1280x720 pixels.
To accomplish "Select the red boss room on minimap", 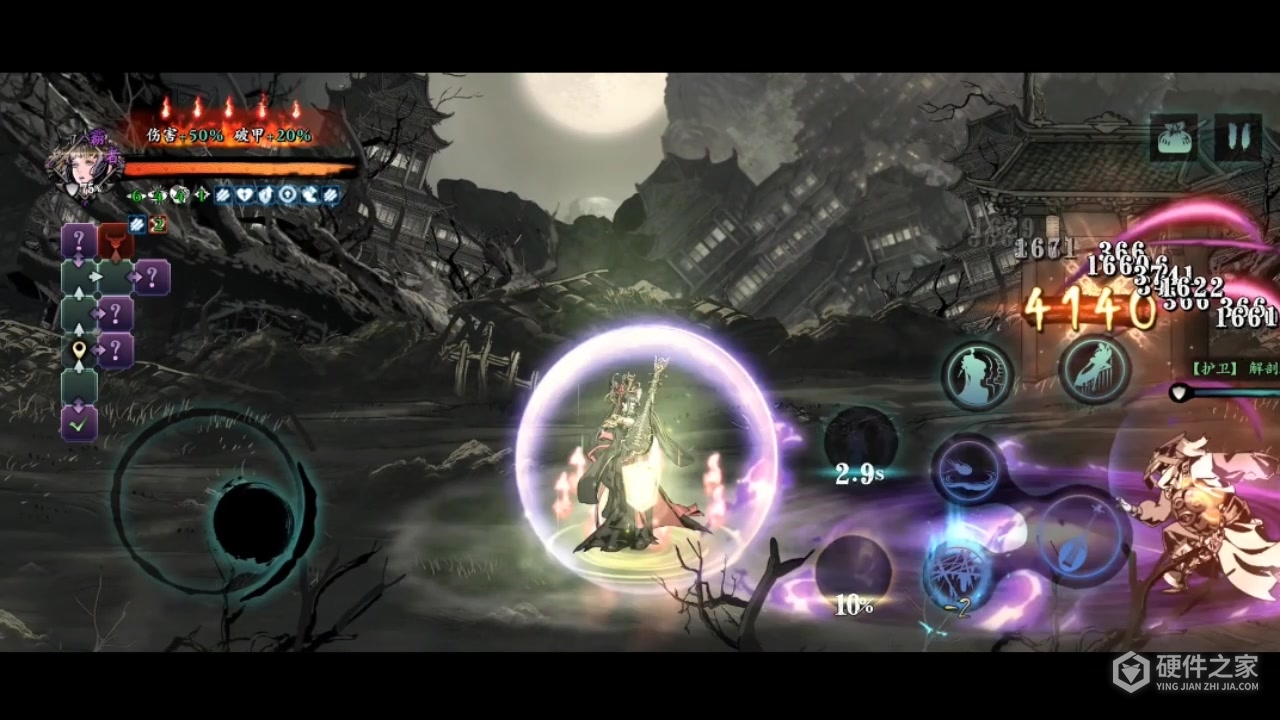I will 116,242.
